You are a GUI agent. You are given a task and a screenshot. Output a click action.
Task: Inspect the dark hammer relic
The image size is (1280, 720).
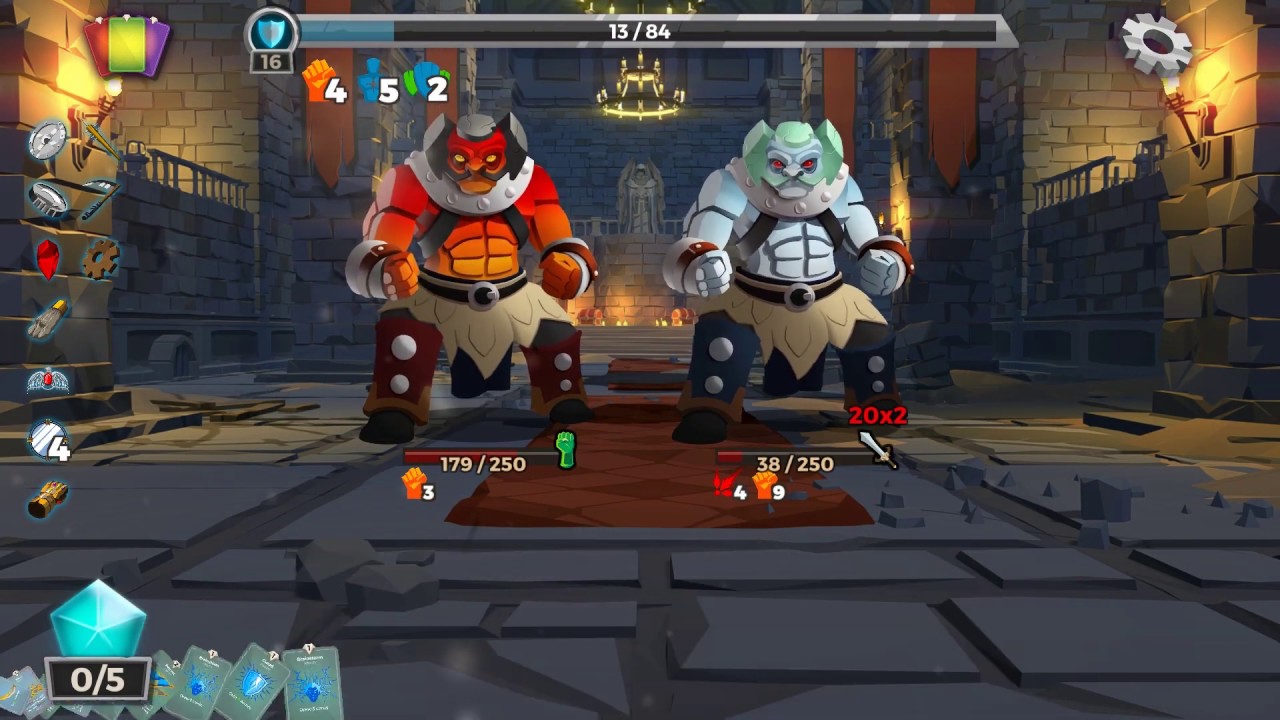98,198
